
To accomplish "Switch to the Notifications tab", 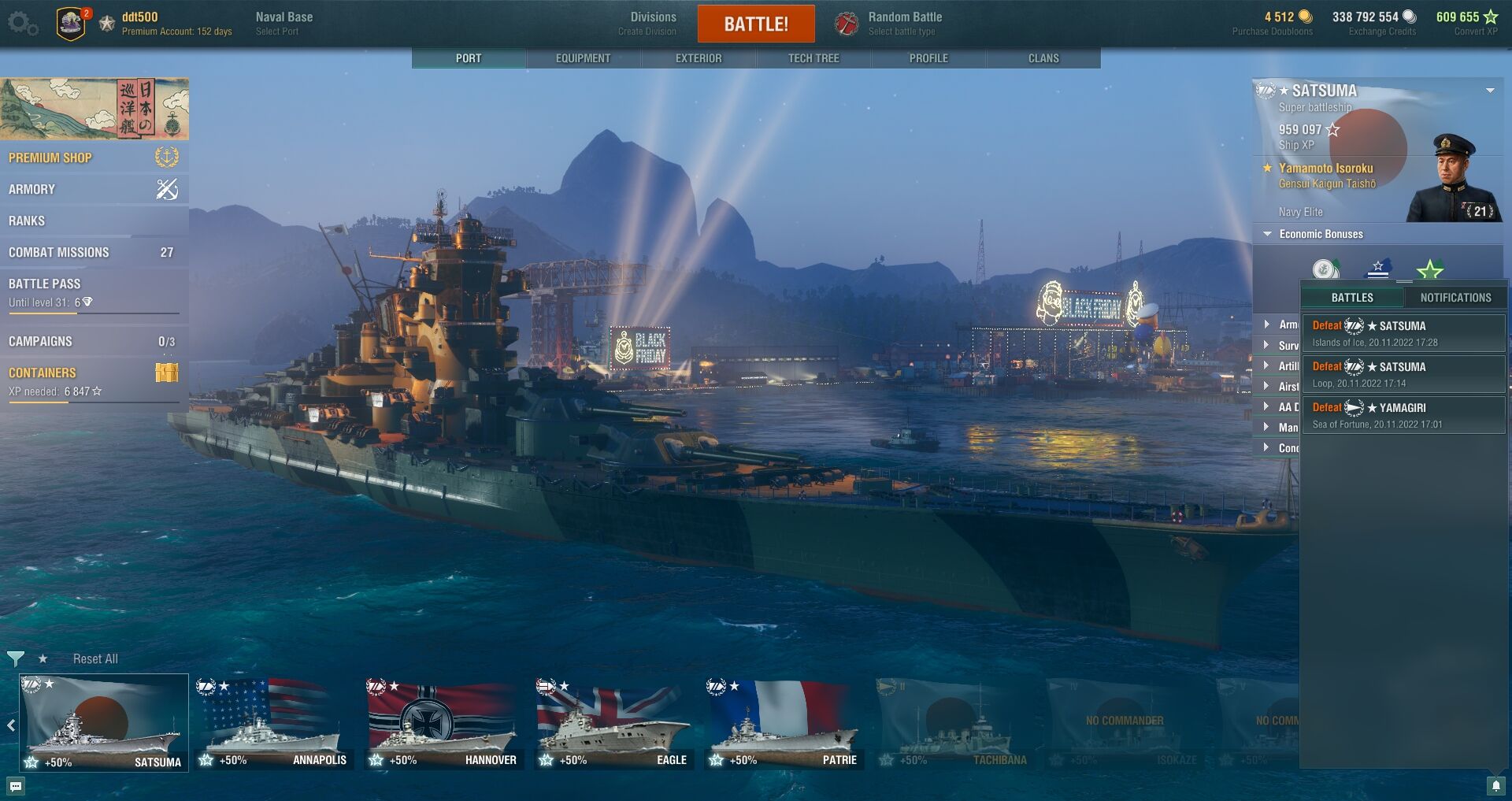I will pyautogui.click(x=1455, y=298).
